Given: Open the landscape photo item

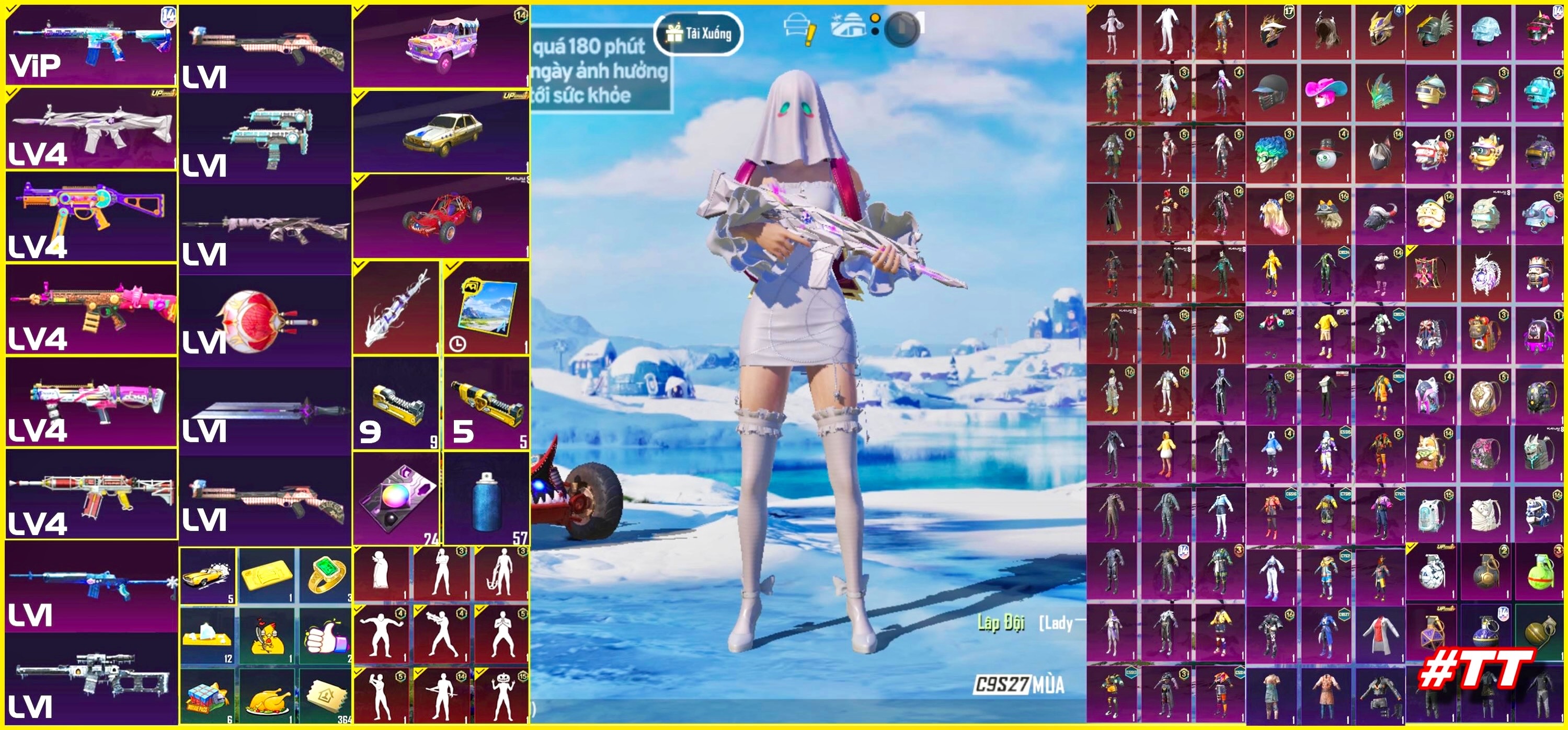Looking at the screenshot, I should 486,307.
